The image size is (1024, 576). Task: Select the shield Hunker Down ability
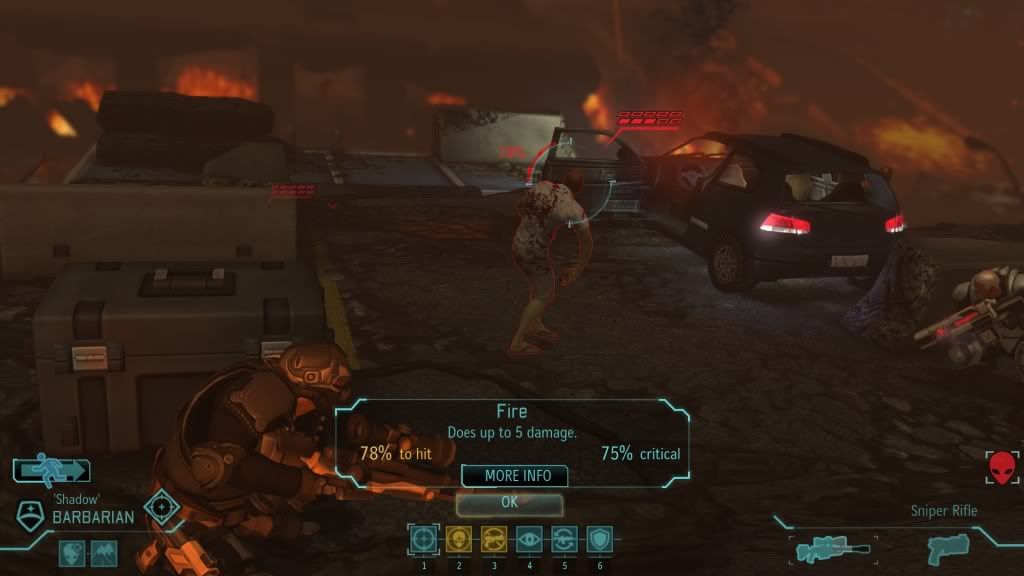point(598,540)
